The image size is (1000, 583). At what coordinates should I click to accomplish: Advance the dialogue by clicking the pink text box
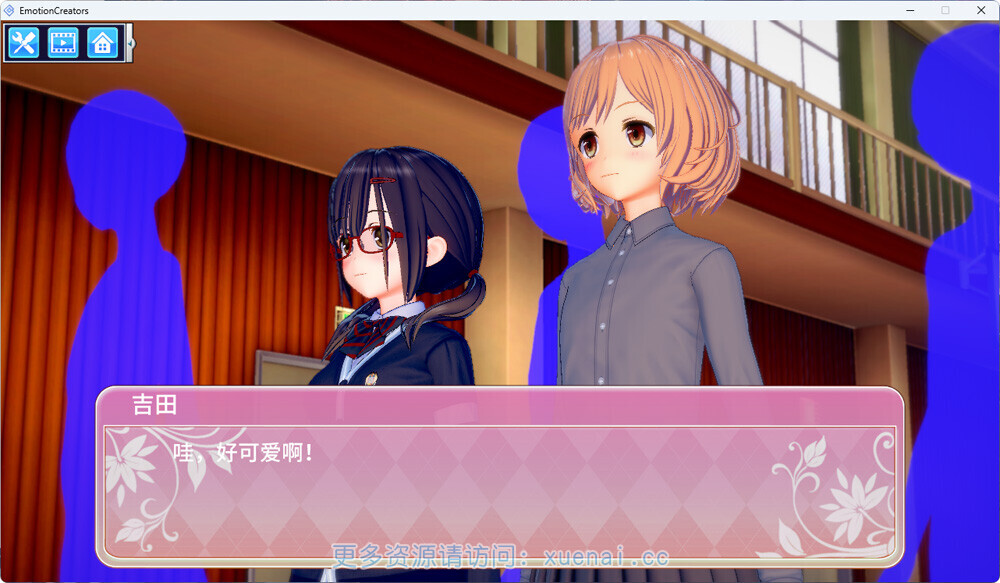point(500,490)
